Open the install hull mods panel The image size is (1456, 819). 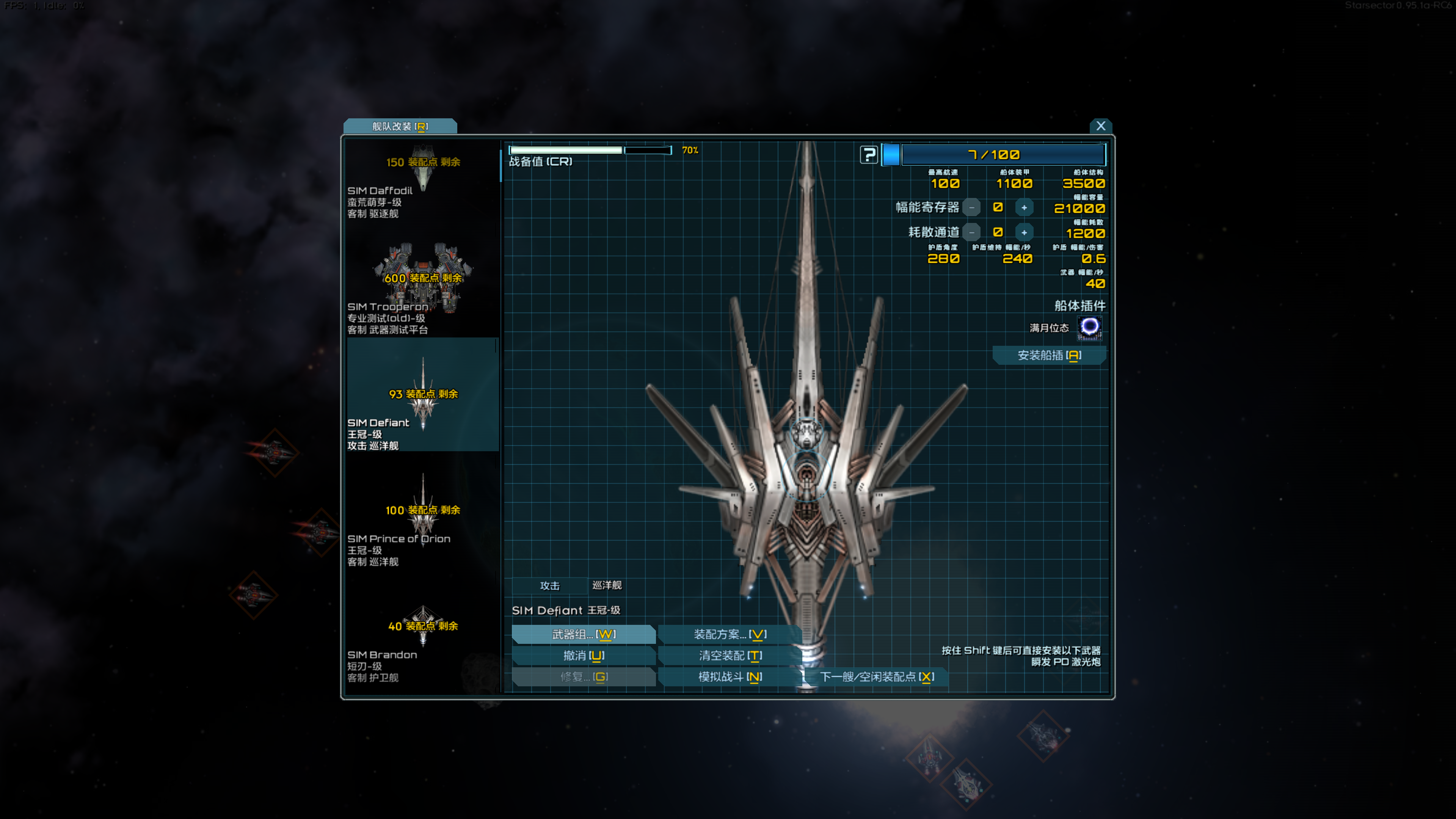pos(1049,355)
